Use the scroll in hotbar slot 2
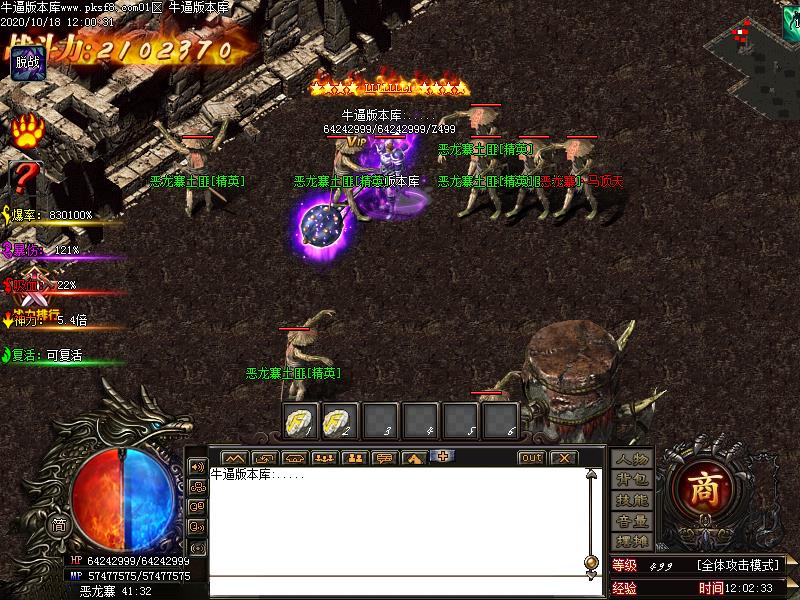This screenshot has width=800, height=600. click(340, 420)
